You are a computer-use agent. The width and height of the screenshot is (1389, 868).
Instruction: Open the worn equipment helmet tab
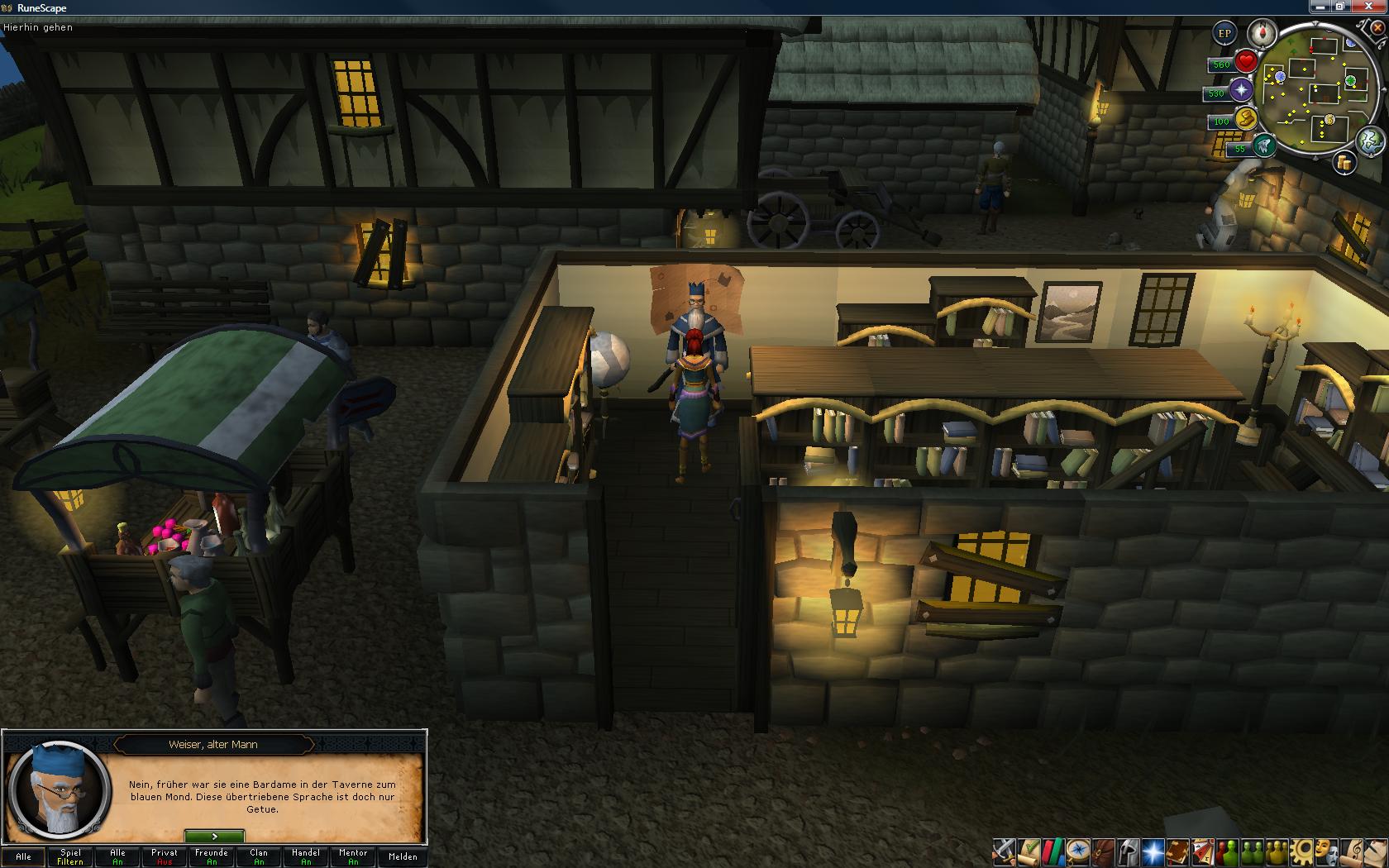pyautogui.click(x=1128, y=851)
